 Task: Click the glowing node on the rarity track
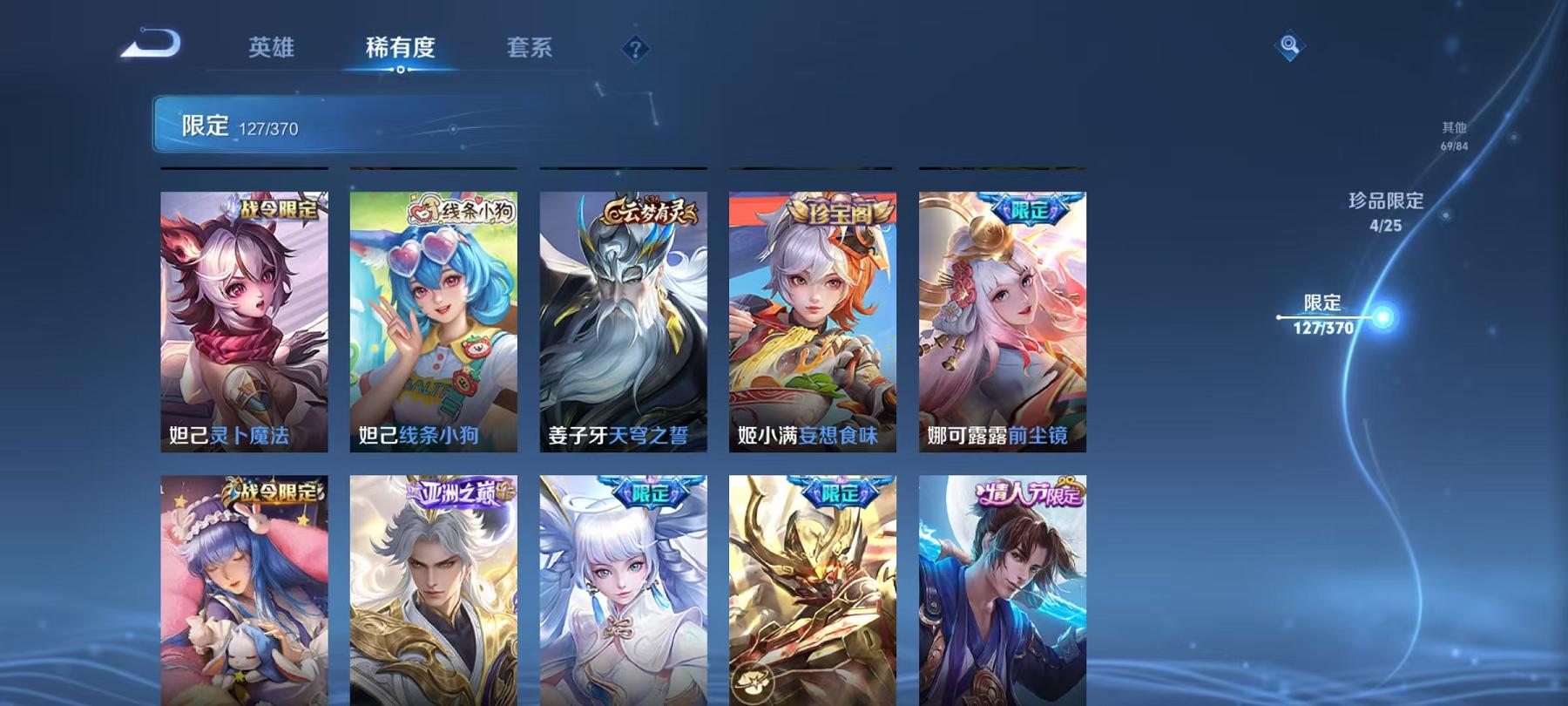1382,317
